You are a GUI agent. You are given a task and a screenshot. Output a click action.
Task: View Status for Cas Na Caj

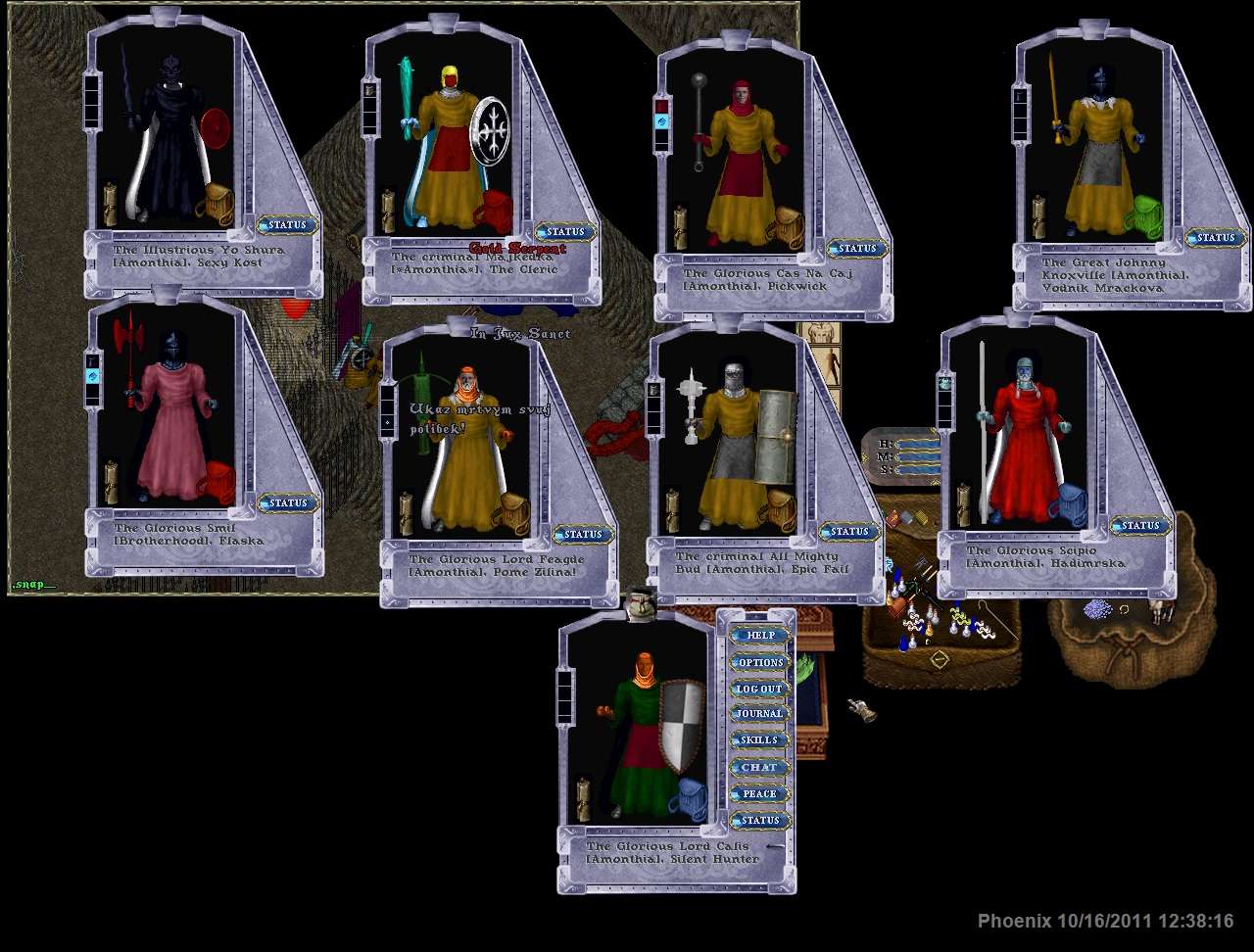(857, 248)
